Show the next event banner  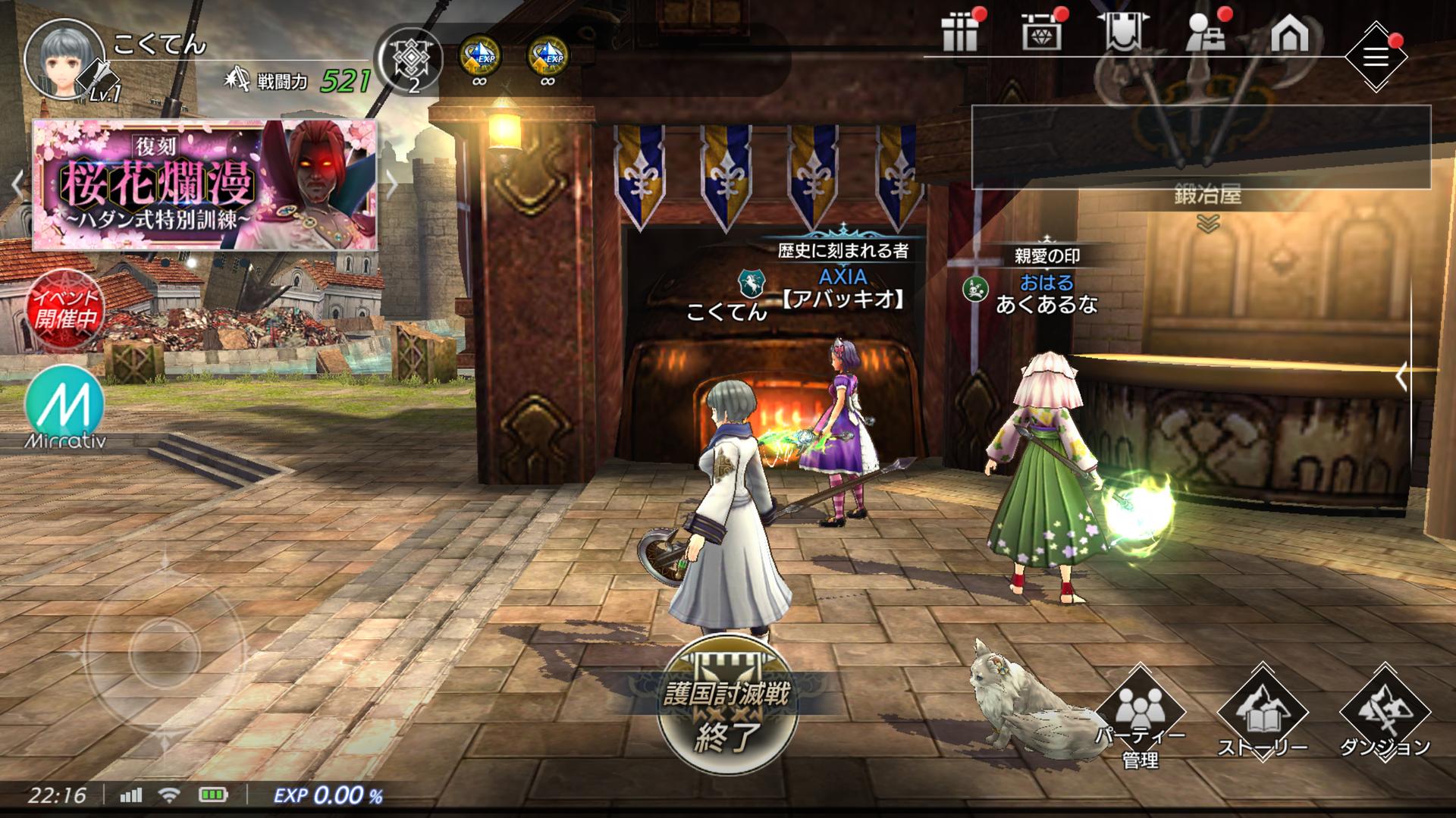click(391, 184)
